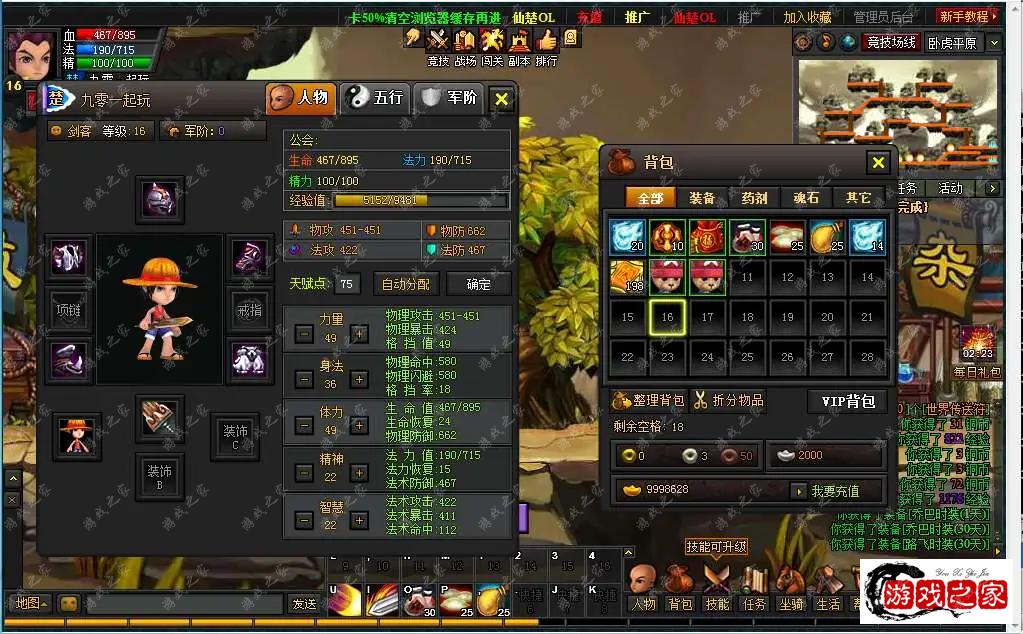This screenshot has width=1023, height=634.
Task: Decrease 智慧 with its minus button
Action: pos(303,521)
